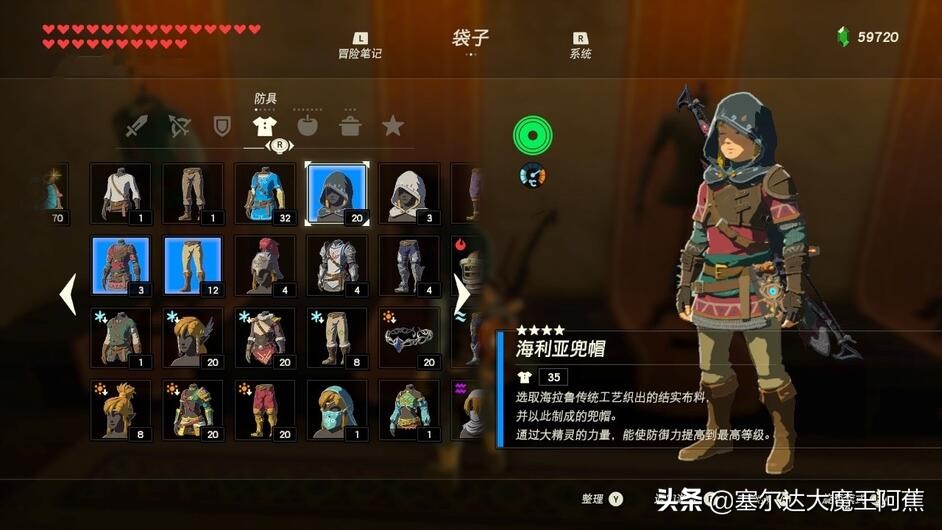Screen dimensions: 942x530
Task: Select the teal face veil headgear slot
Action: [x=337, y=410]
